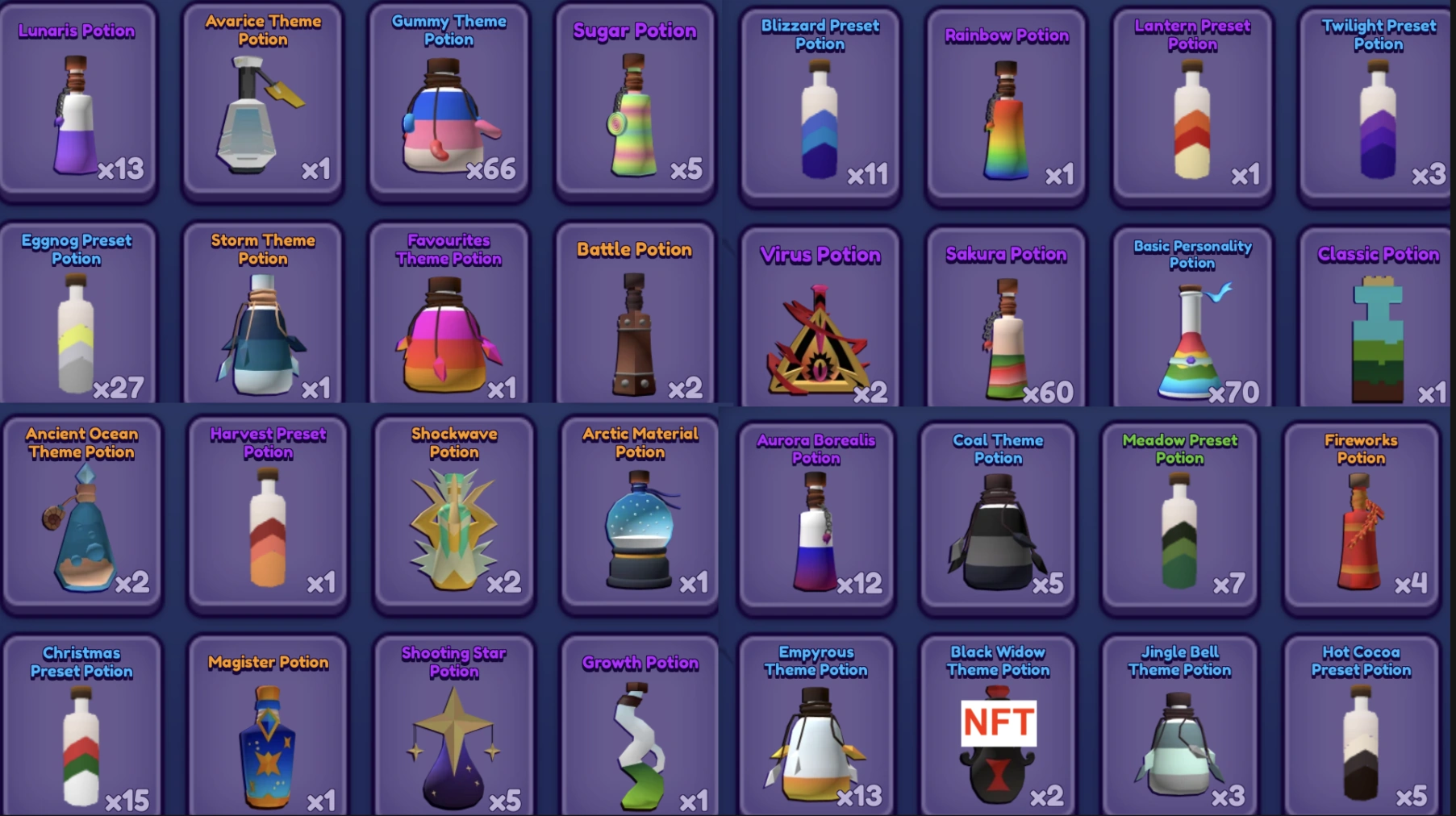The height and width of the screenshot is (816, 1456).
Task: Click the Aurora Borealis Potion title text
Action: 816,450
